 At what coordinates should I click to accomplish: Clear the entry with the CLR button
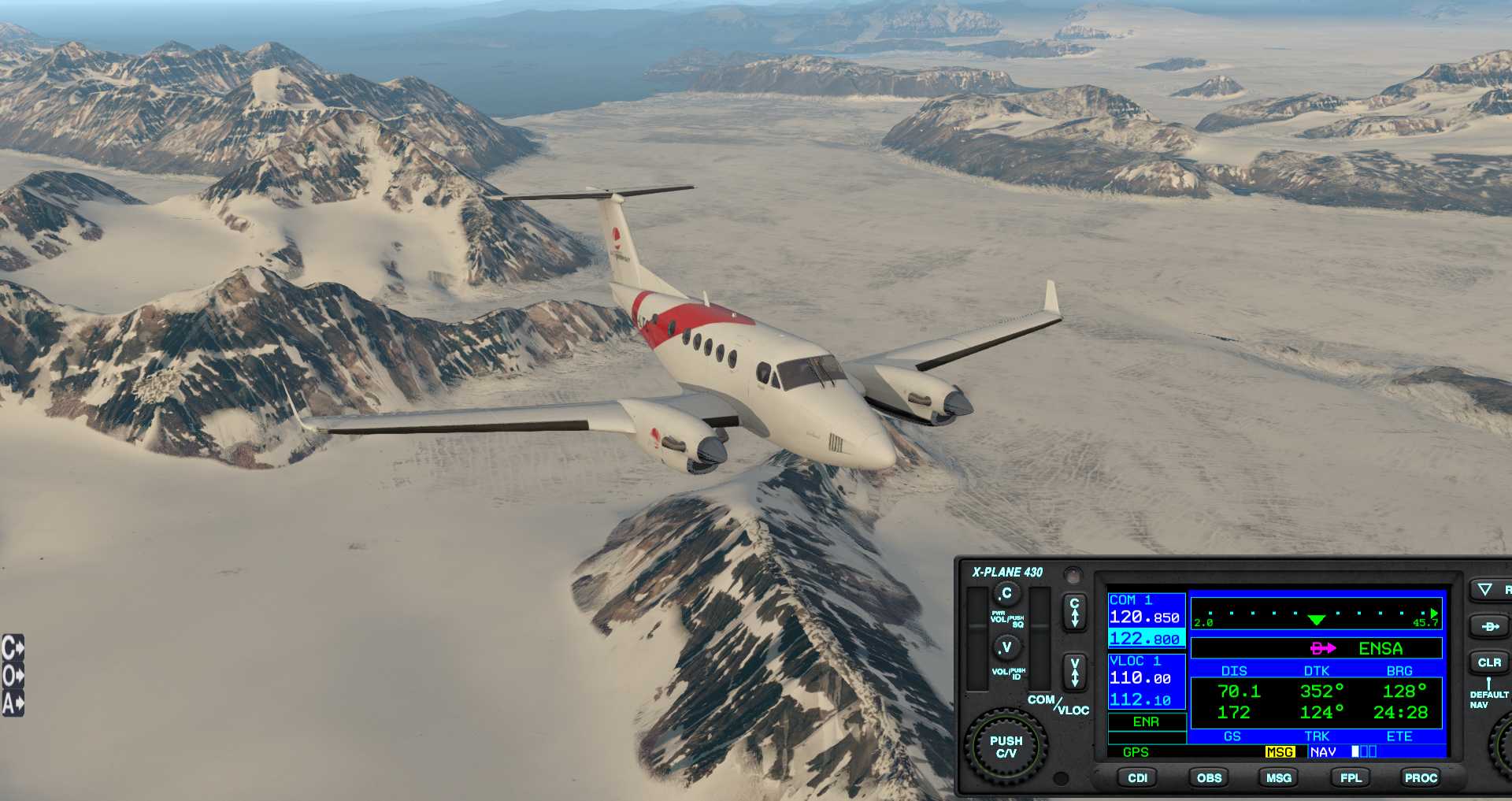1488,662
